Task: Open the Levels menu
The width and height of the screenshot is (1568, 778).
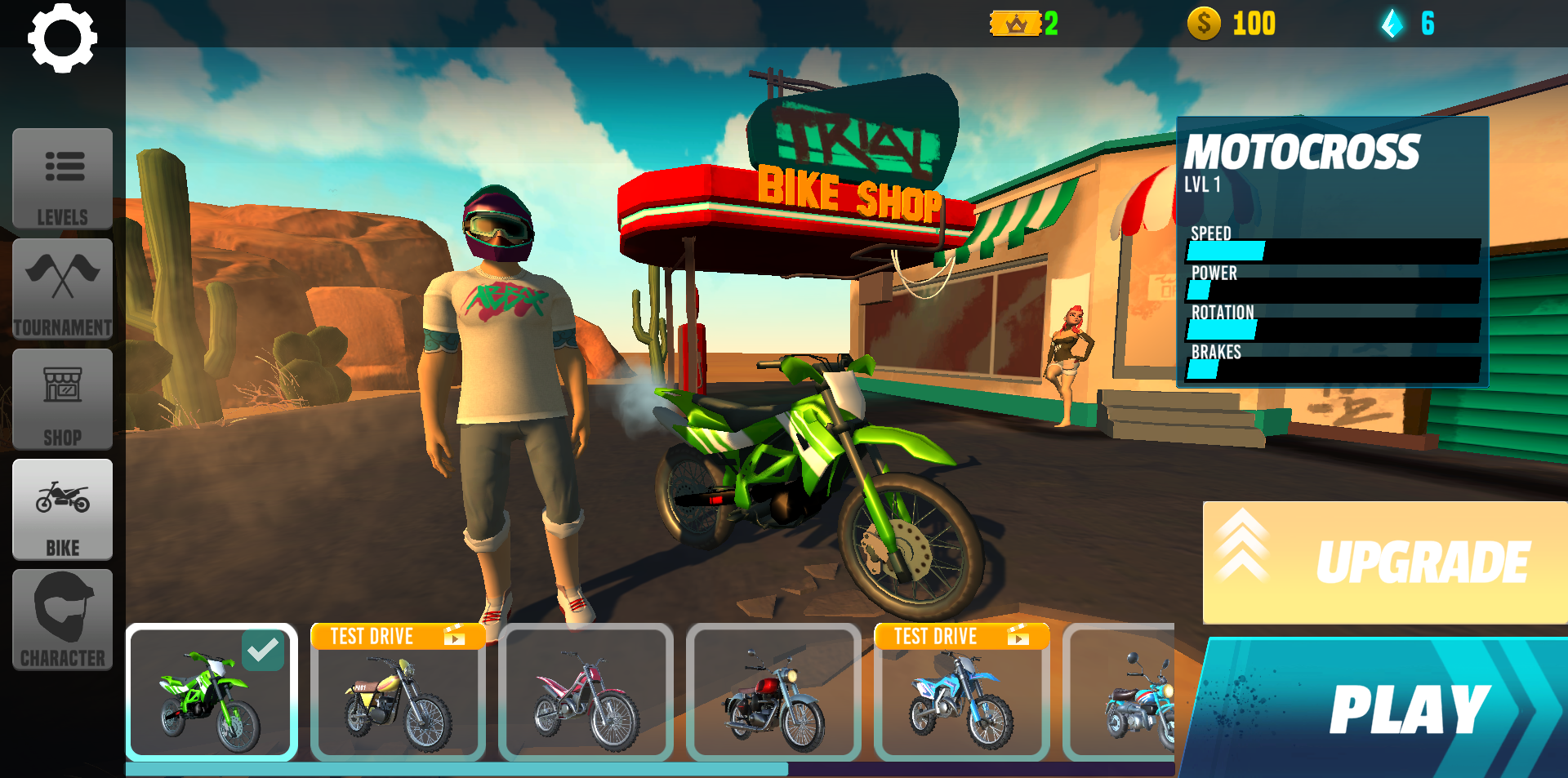Action: pos(62,180)
